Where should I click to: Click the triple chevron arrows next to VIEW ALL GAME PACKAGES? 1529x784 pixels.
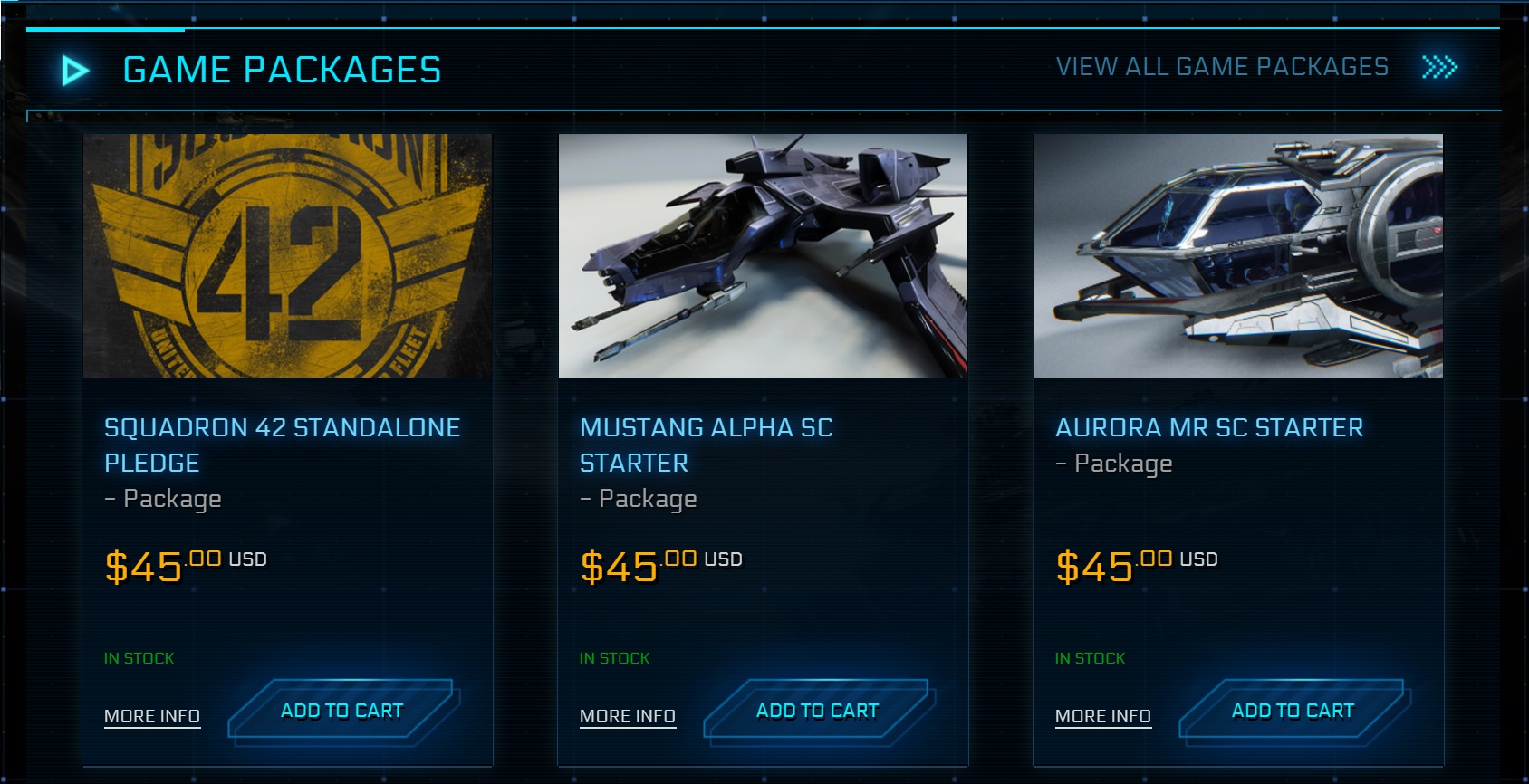[x=1440, y=66]
